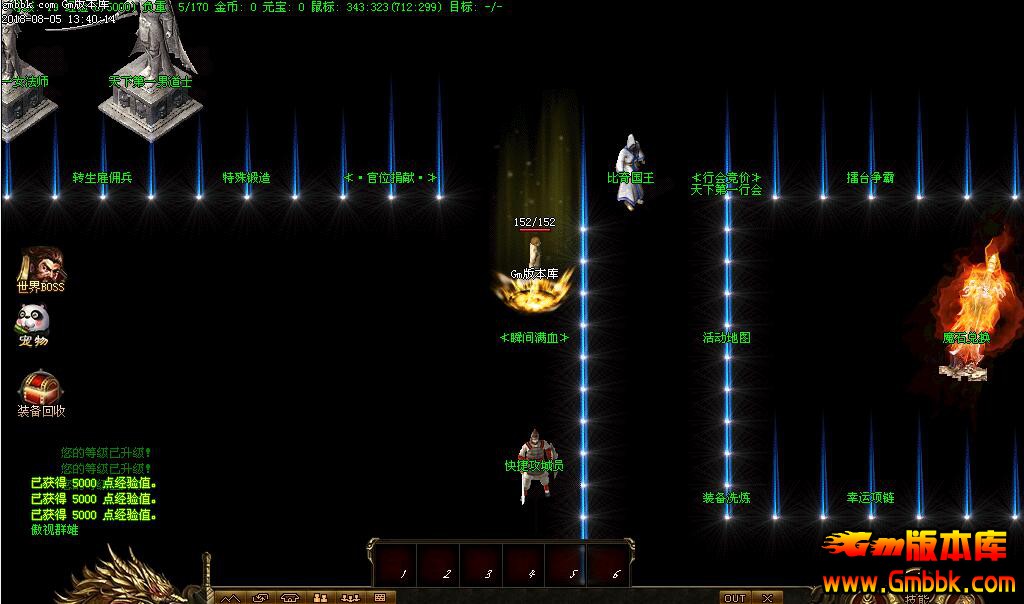Open the panda 宠物 pet menu
Image resolution: width=1024 pixels, height=604 pixels.
pyautogui.click(x=33, y=321)
